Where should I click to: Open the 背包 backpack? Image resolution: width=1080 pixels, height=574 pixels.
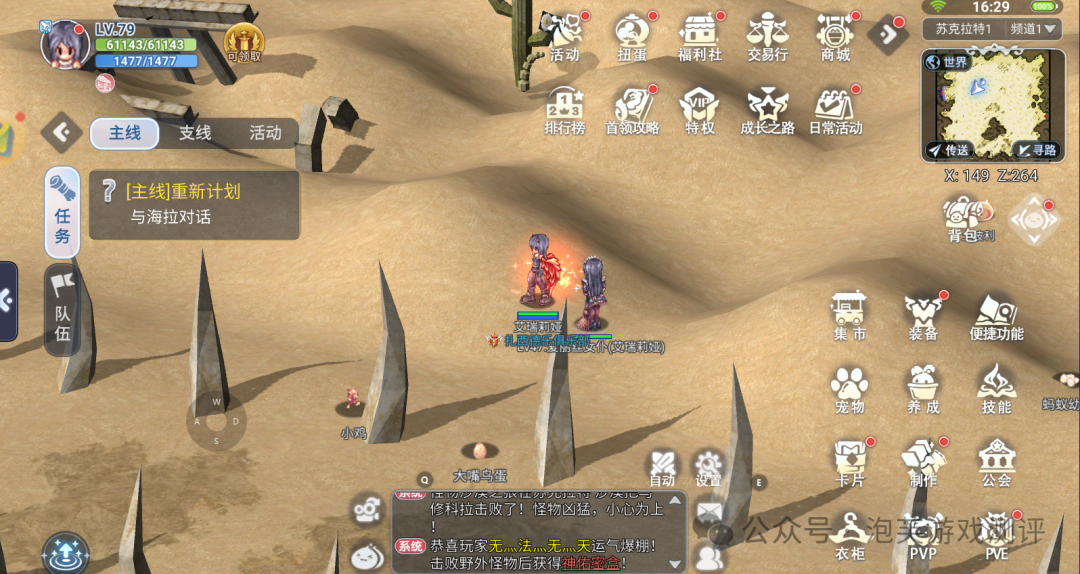[963, 218]
